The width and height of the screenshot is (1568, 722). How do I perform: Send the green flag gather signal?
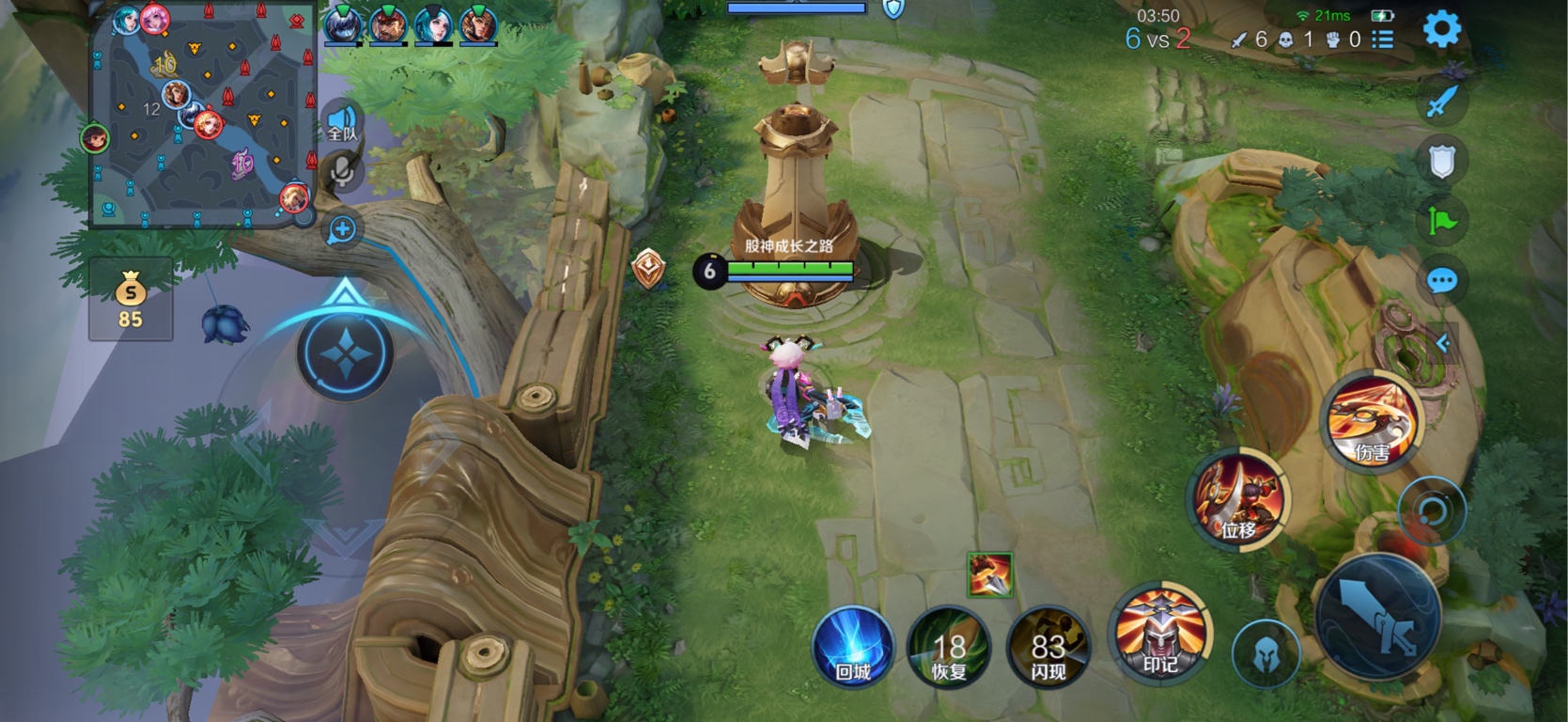point(1441,221)
